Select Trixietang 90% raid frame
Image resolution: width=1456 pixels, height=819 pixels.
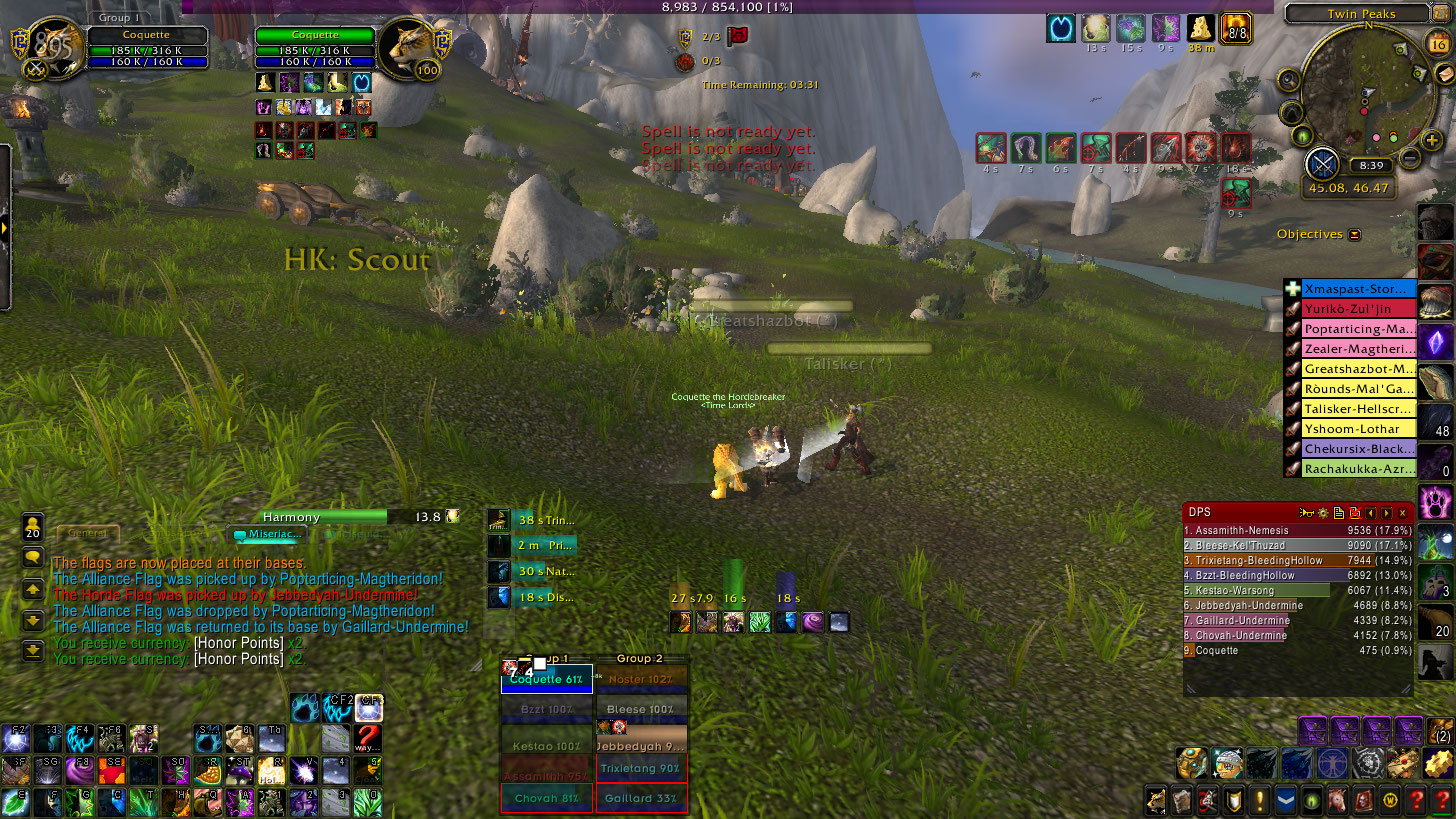click(x=641, y=768)
